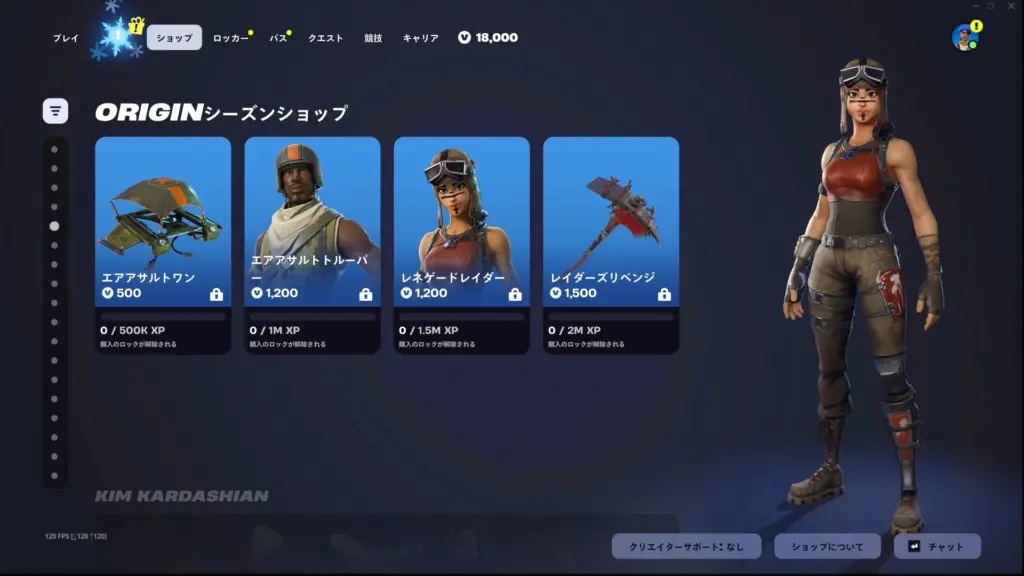Switch to the パス tab
The image size is (1024, 576).
(x=278, y=38)
